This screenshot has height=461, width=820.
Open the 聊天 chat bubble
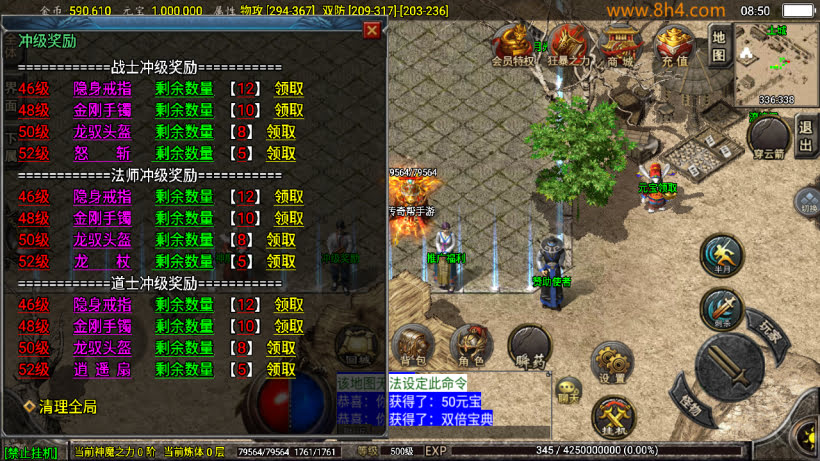[x=568, y=390]
